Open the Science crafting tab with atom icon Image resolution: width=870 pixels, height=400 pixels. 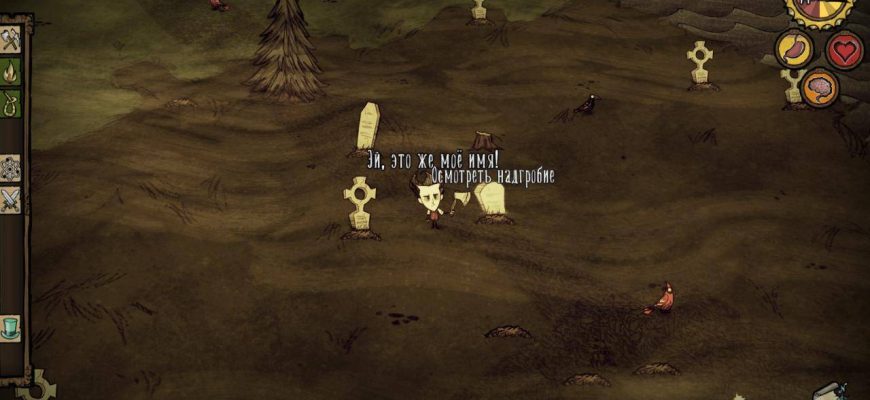click(11, 168)
